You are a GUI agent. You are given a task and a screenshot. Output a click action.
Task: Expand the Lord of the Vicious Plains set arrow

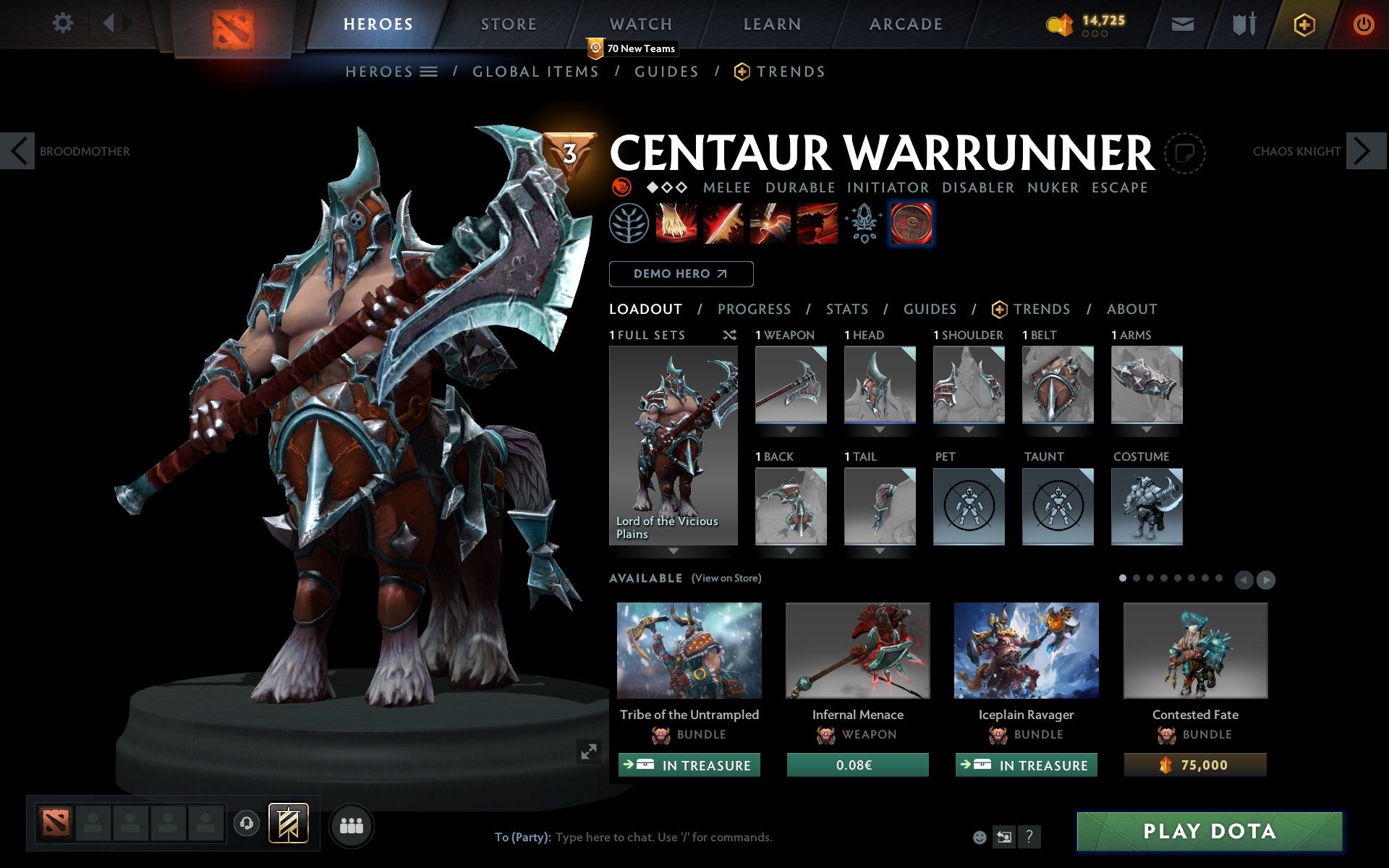673,550
